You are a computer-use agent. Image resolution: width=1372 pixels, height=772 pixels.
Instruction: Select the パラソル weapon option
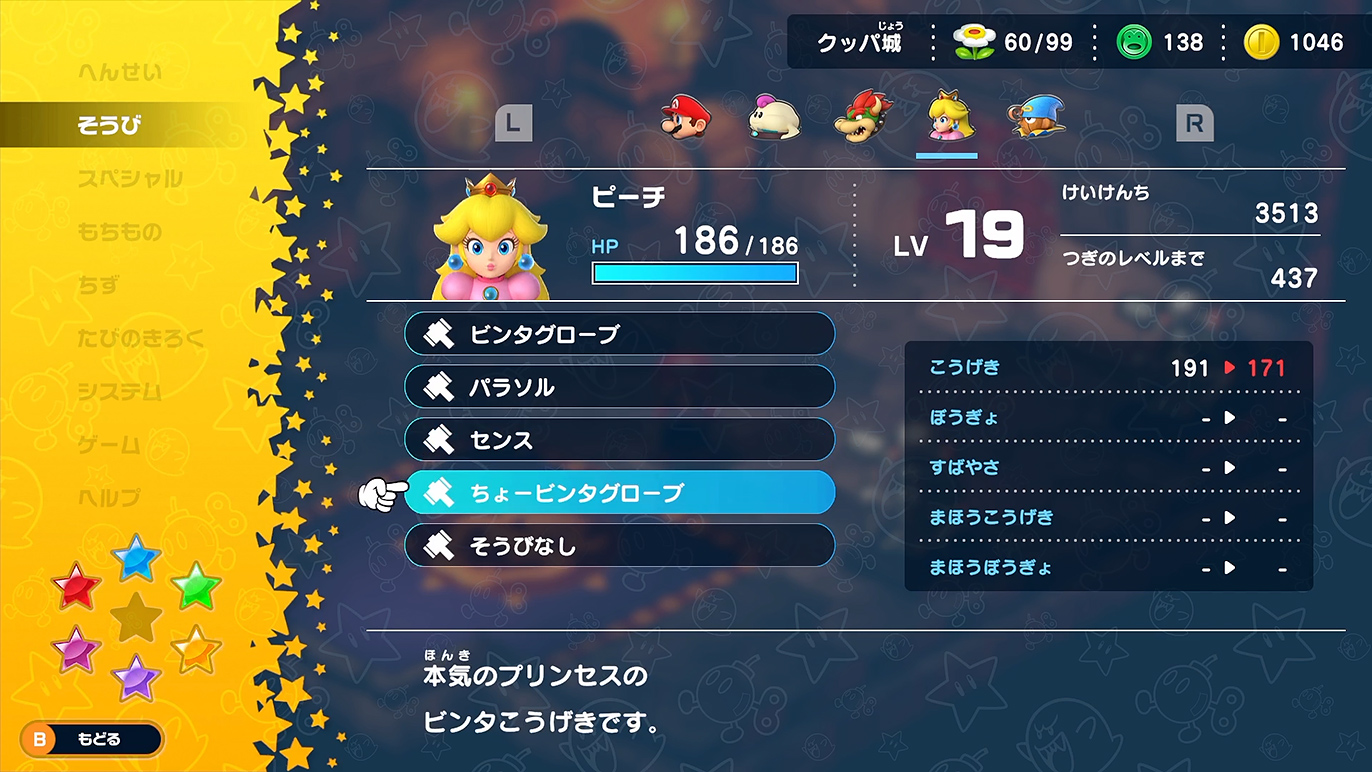click(620, 387)
